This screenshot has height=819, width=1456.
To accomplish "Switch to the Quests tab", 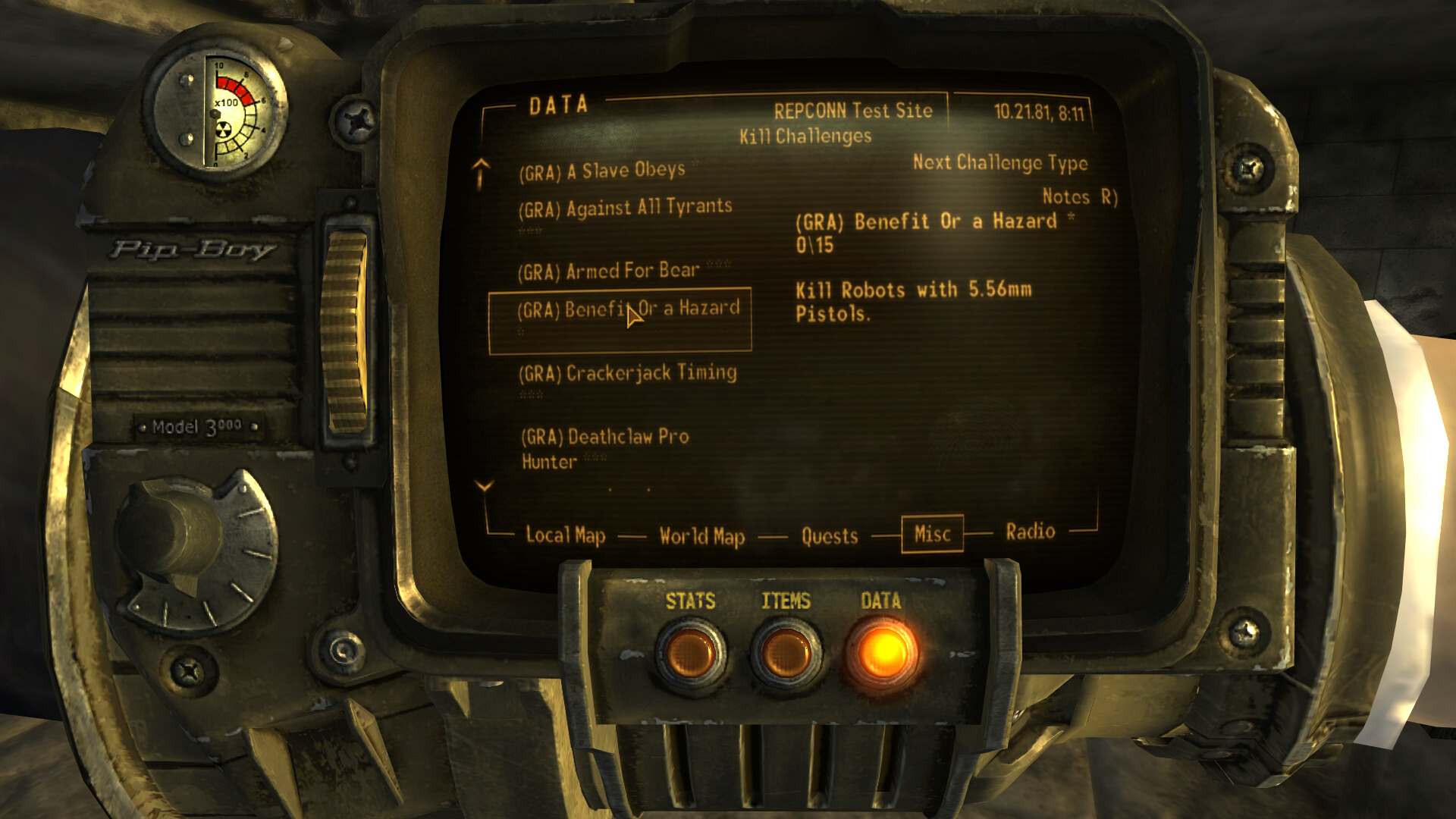I will (829, 536).
